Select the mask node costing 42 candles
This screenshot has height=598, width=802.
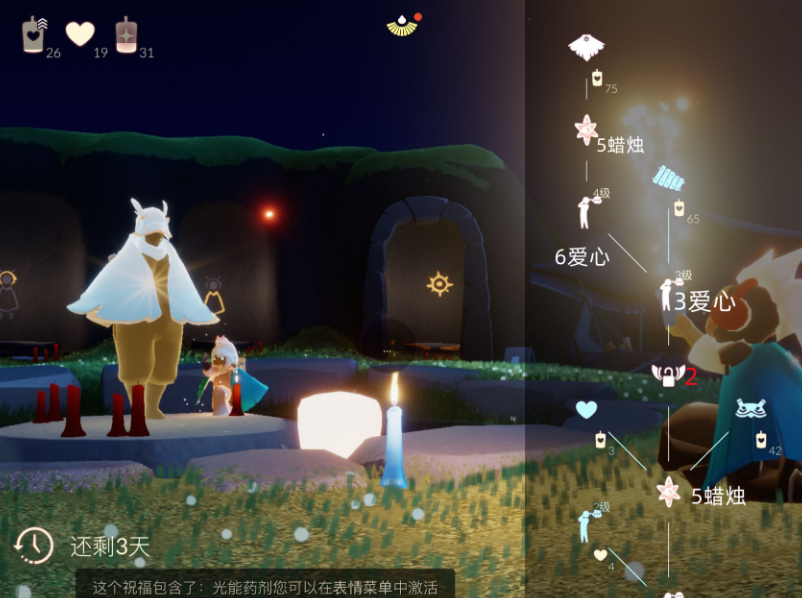tap(750, 409)
